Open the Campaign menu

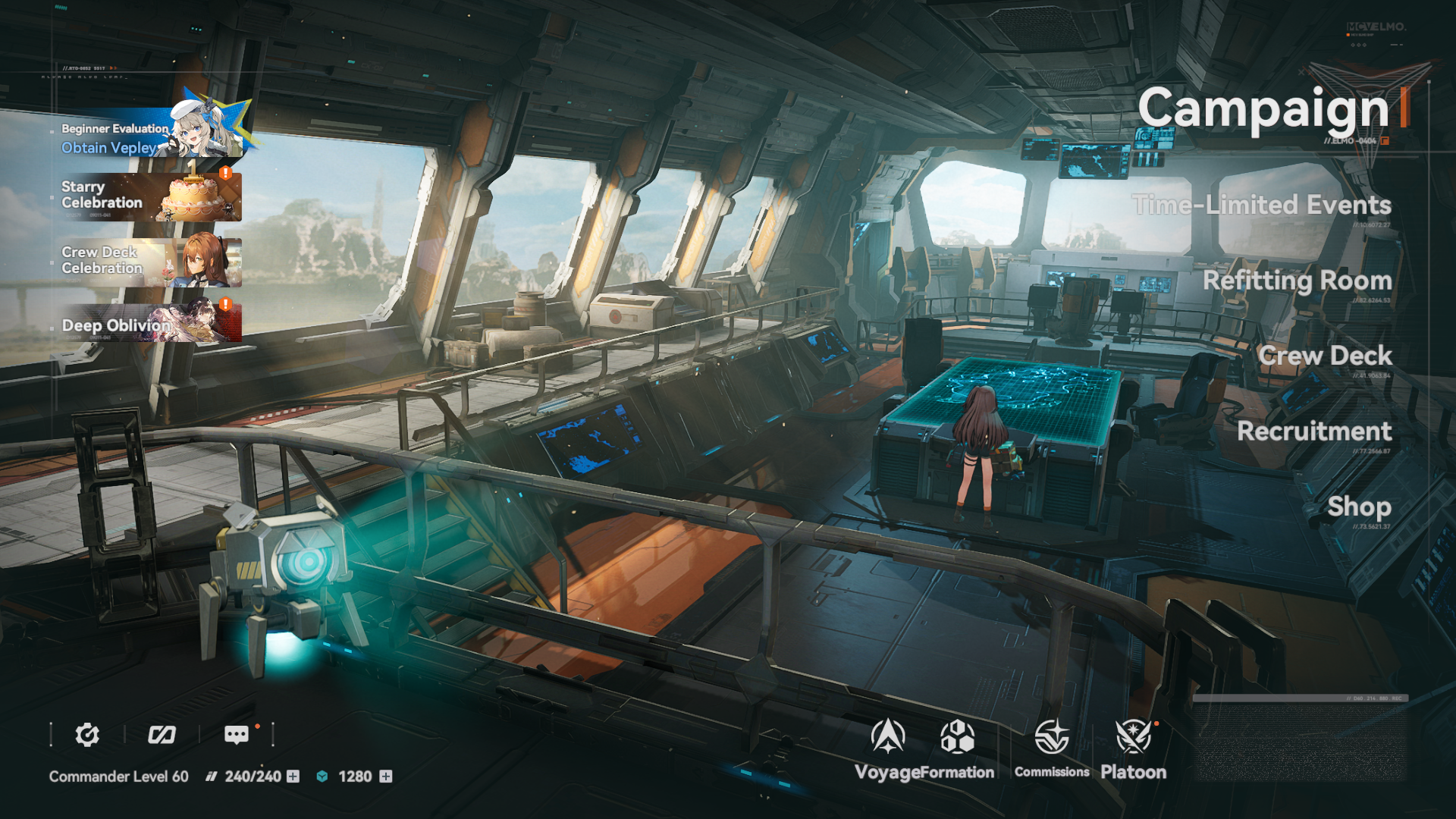[1263, 108]
